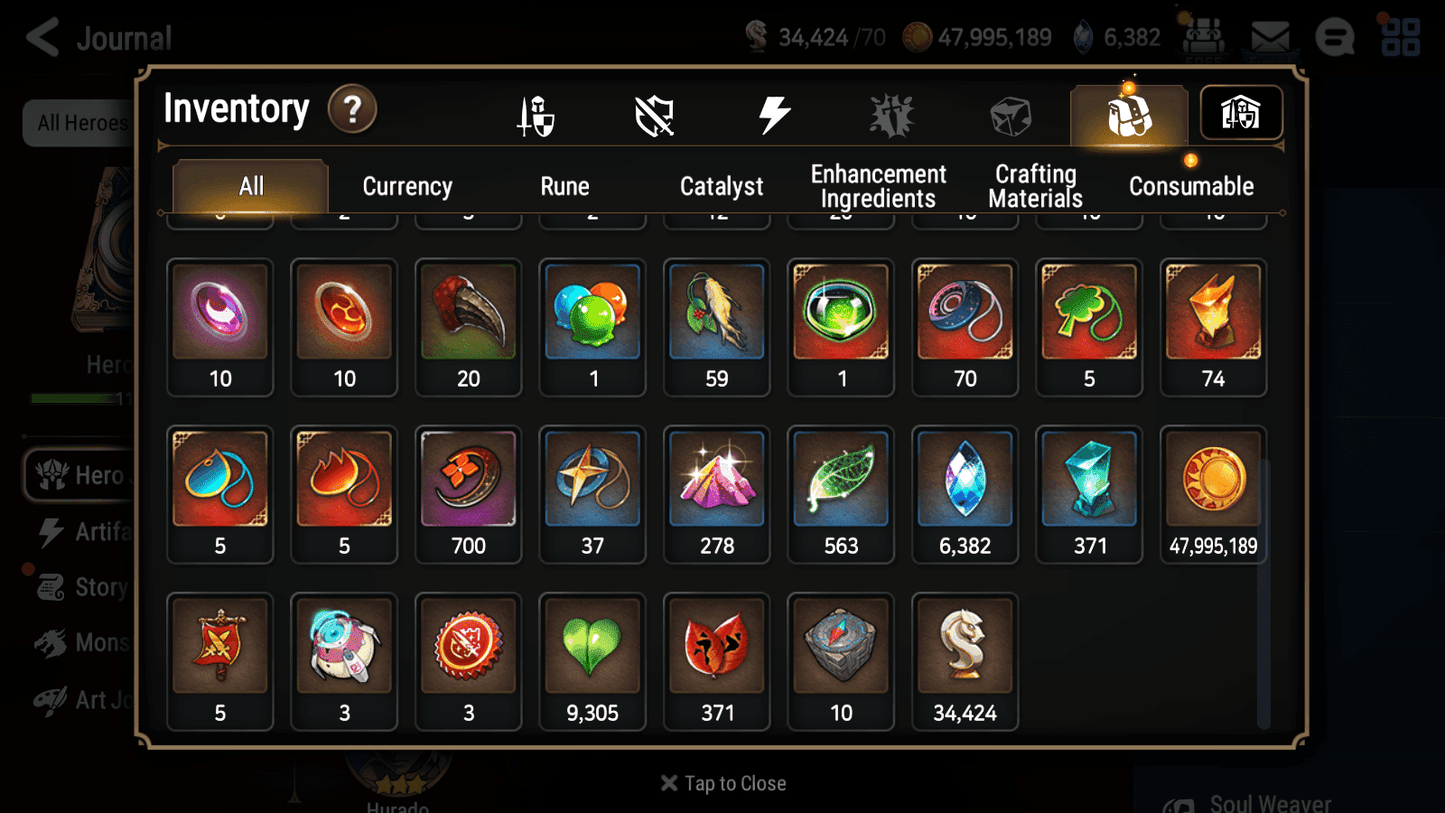Select the equipment filter sword-and-shield icon

[x=533, y=113]
